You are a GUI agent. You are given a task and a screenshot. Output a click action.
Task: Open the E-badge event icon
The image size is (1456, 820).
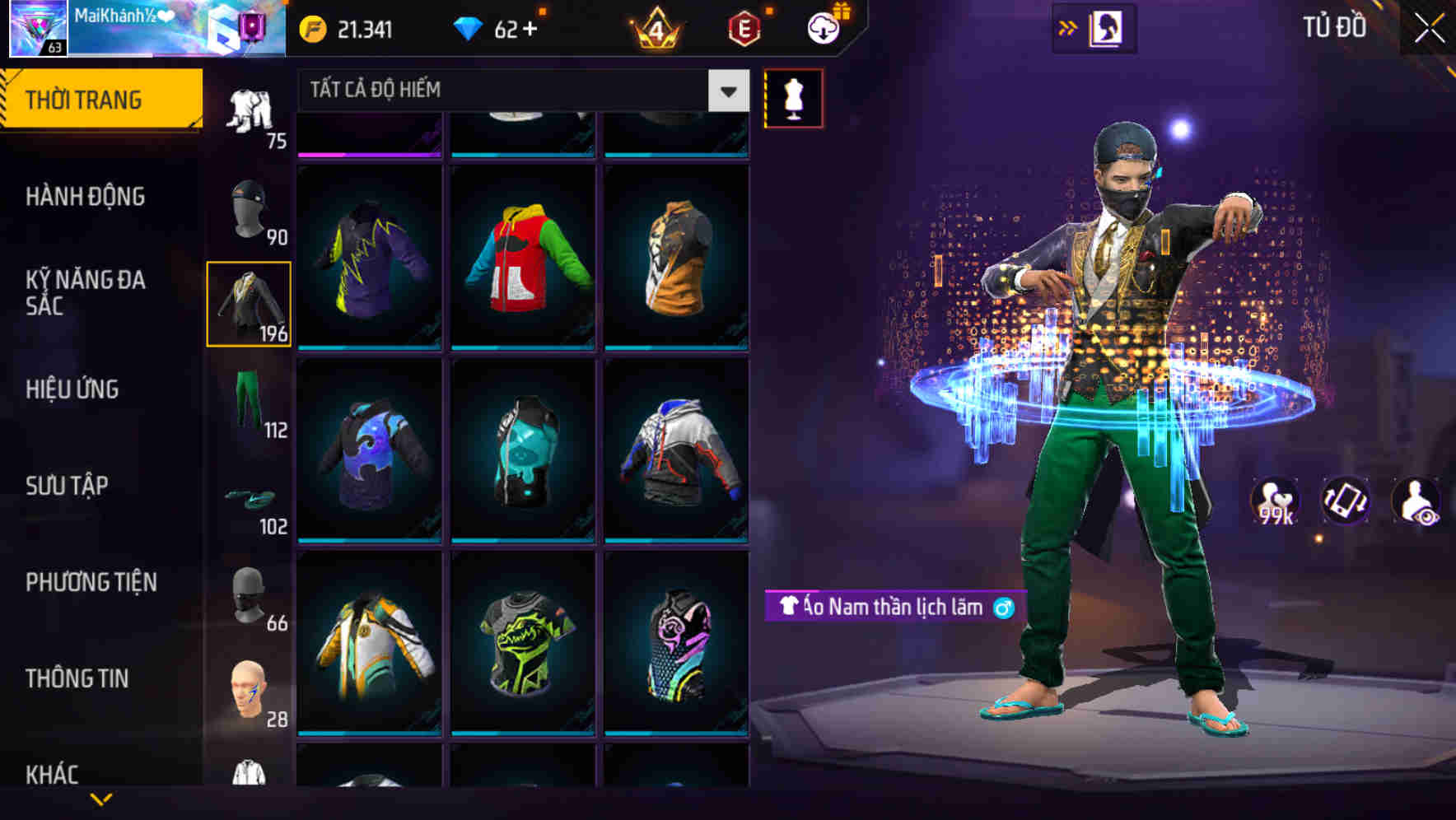[x=744, y=27]
